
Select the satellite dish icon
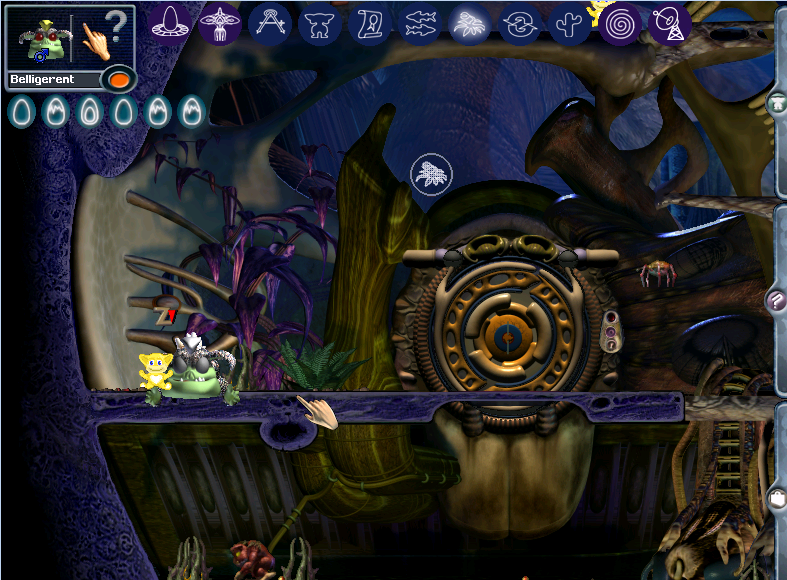tap(671, 22)
